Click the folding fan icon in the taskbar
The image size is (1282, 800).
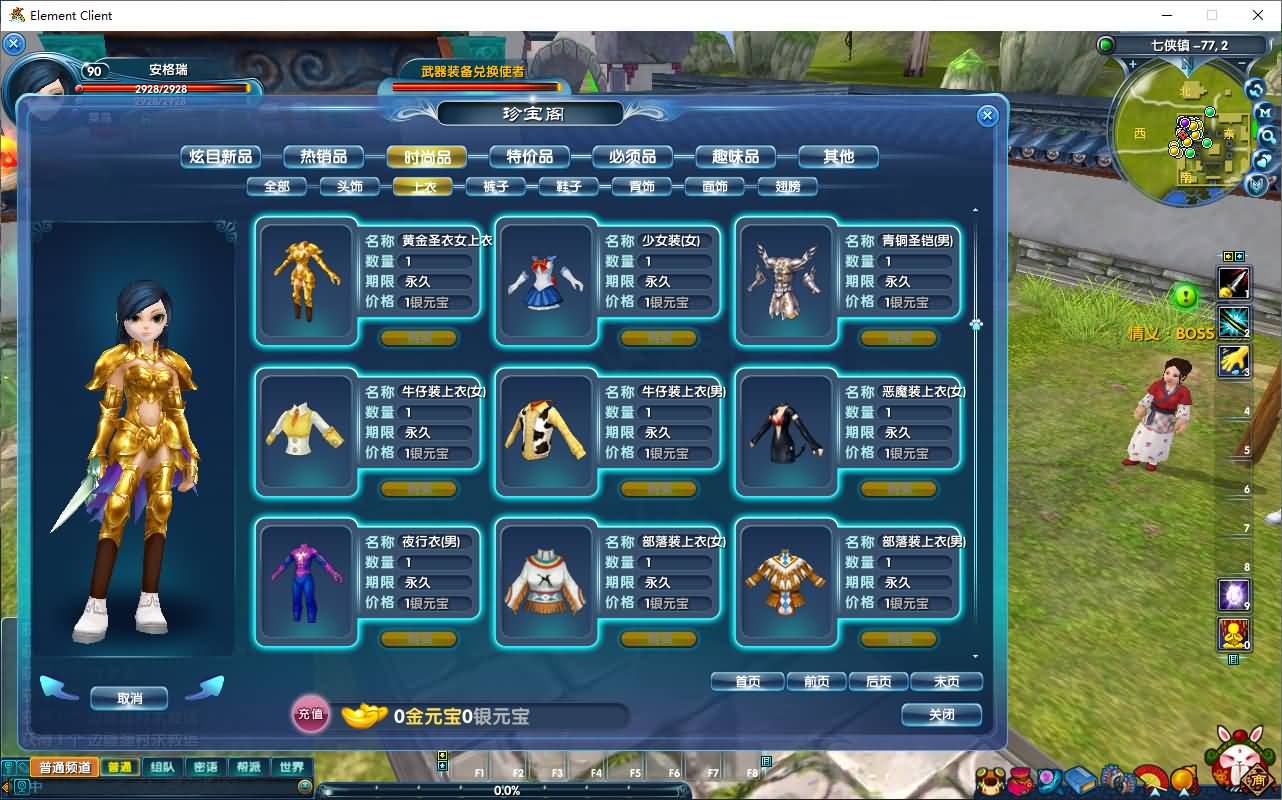pyautogui.click(x=1152, y=778)
